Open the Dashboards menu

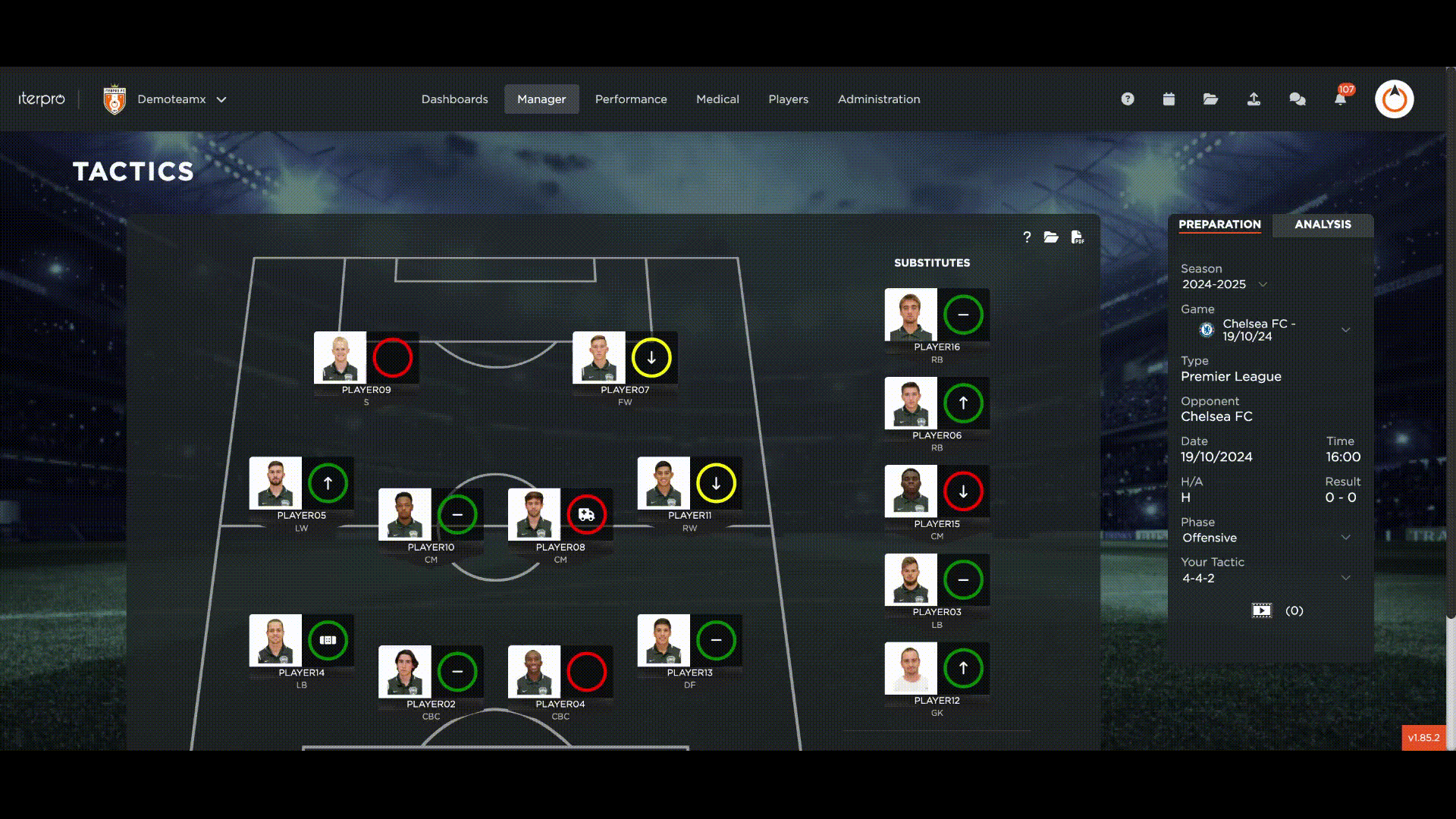click(454, 99)
